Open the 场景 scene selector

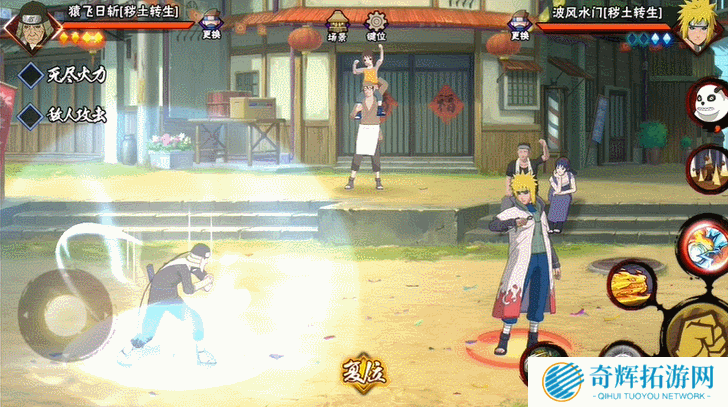click(336, 26)
